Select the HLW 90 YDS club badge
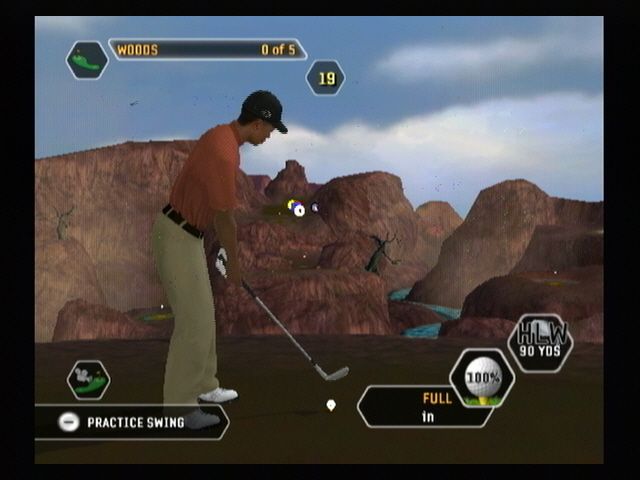640x480 pixels. click(540, 342)
